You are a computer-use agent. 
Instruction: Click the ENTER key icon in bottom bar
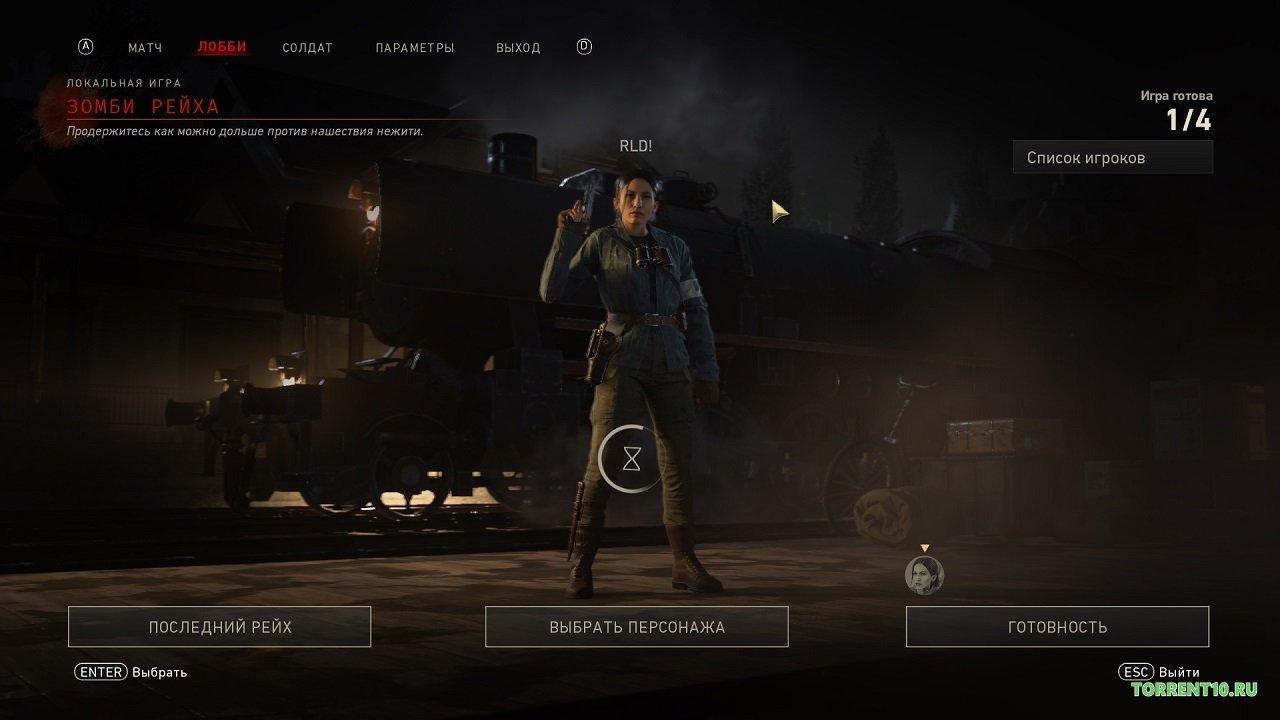point(100,671)
